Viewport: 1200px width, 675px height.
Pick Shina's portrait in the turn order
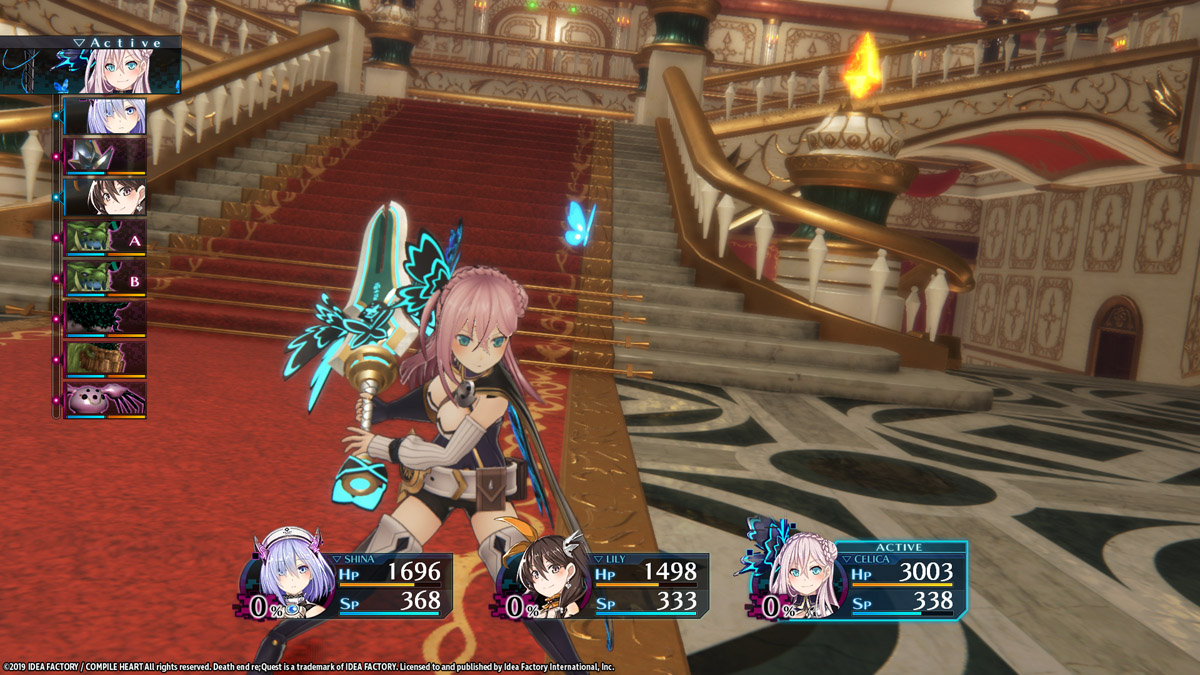coord(105,116)
